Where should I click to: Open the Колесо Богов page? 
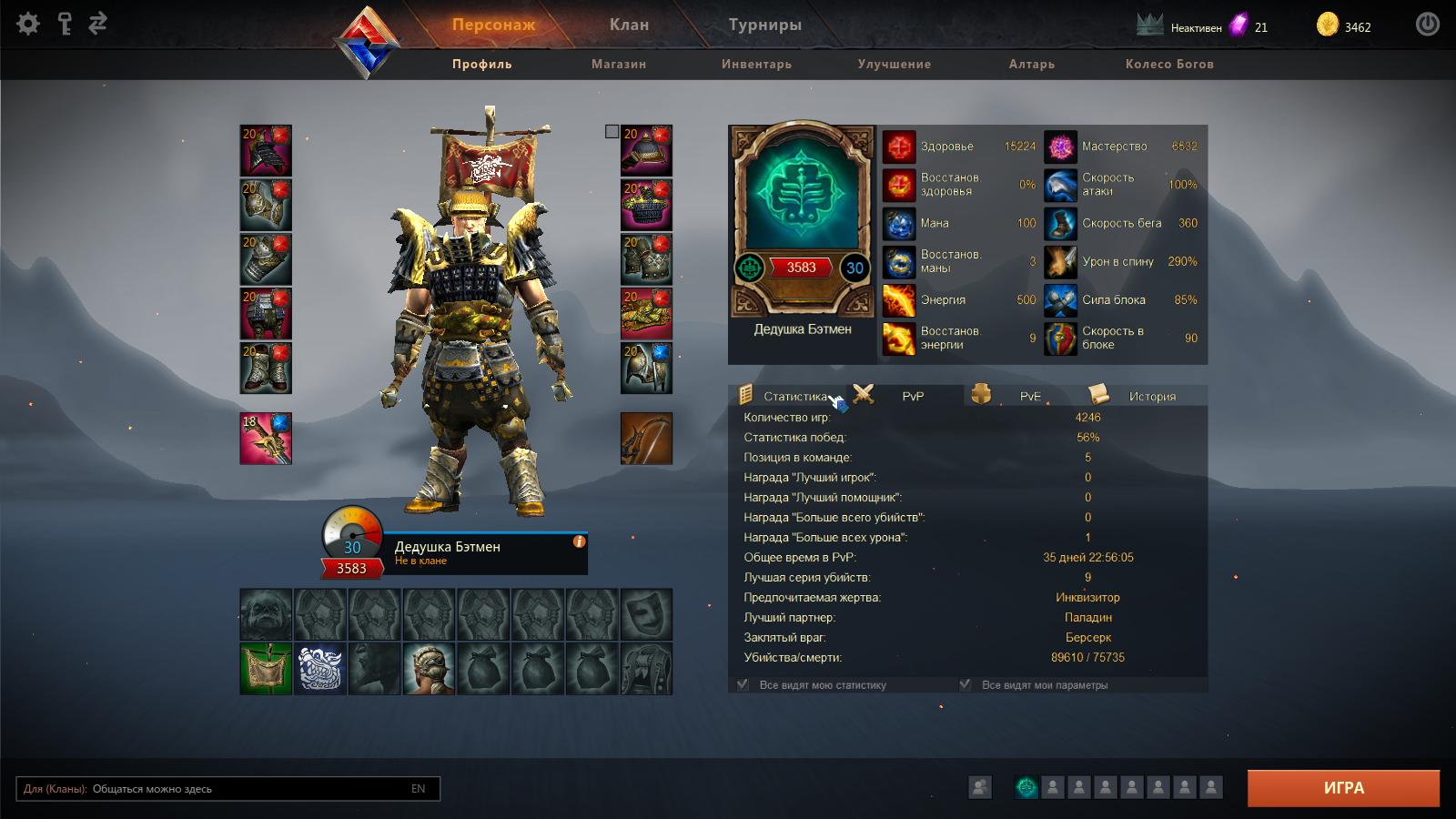pos(1169,64)
